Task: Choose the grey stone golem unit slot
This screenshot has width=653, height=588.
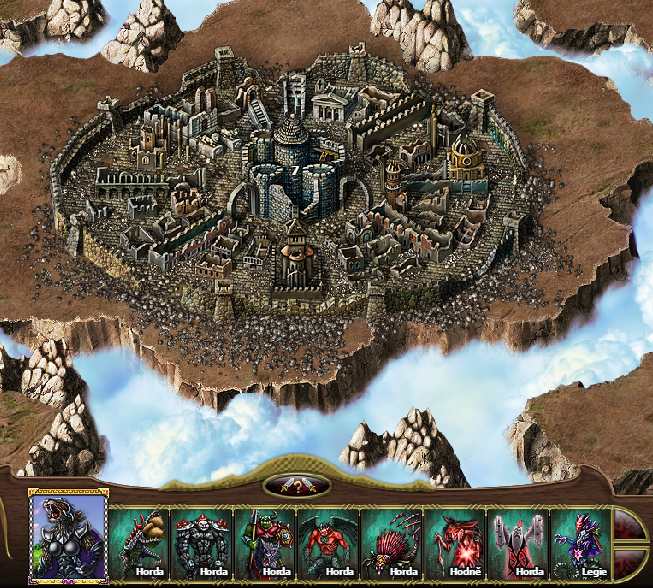Action: pyautogui.click(x=203, y=544)
